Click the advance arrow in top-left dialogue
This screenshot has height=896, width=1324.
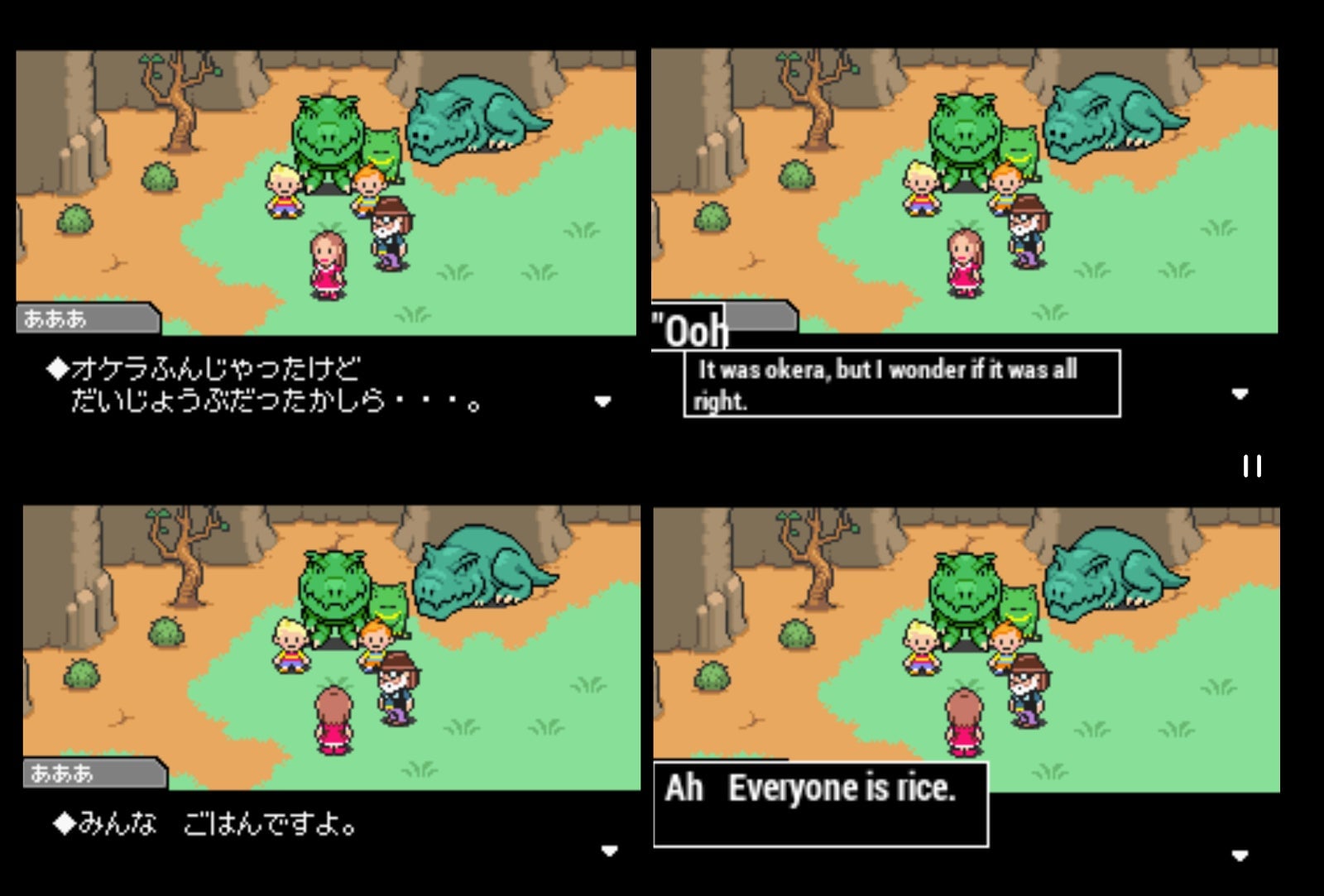click(602, 400)
